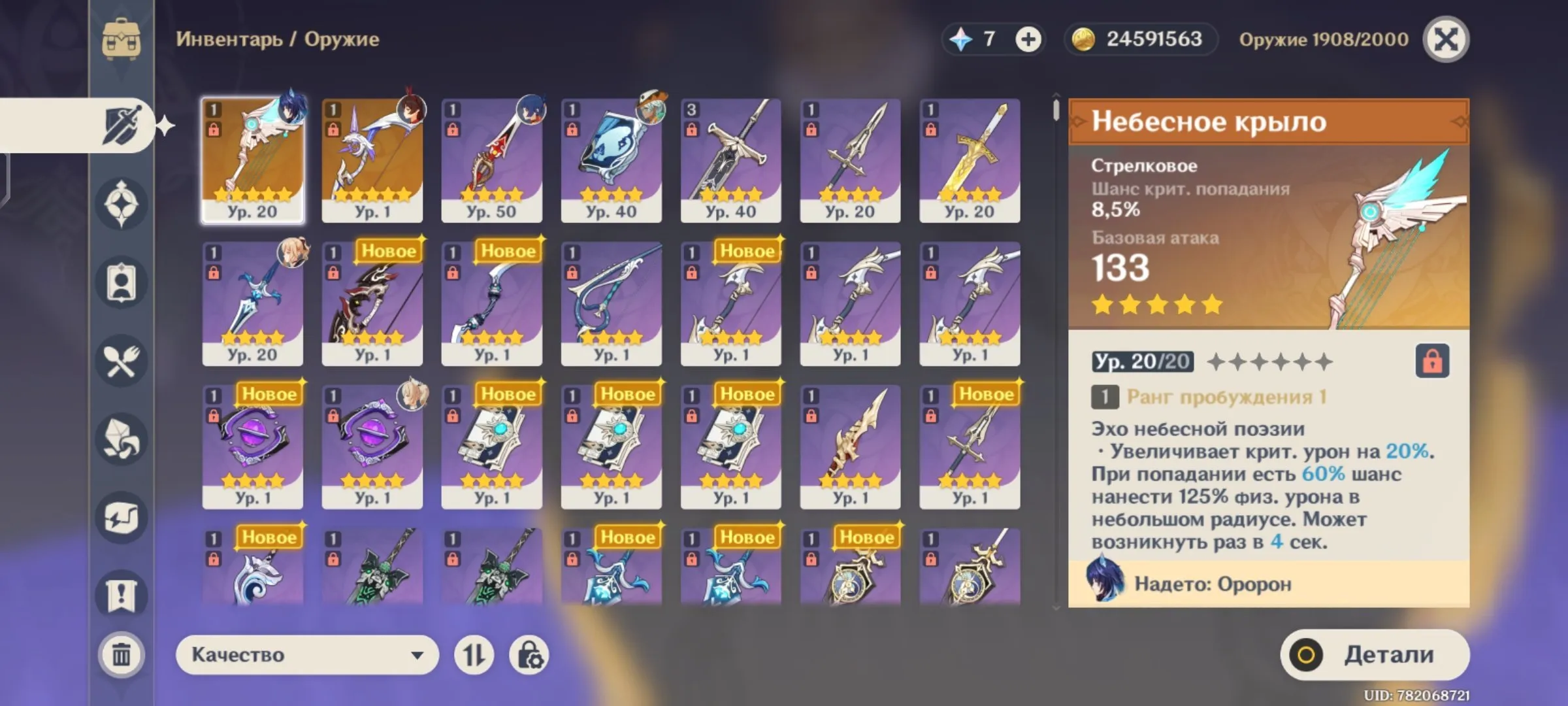1568x706 pixels.
Task: Click the Mora counter at the top
Action: click(1140, 39)
